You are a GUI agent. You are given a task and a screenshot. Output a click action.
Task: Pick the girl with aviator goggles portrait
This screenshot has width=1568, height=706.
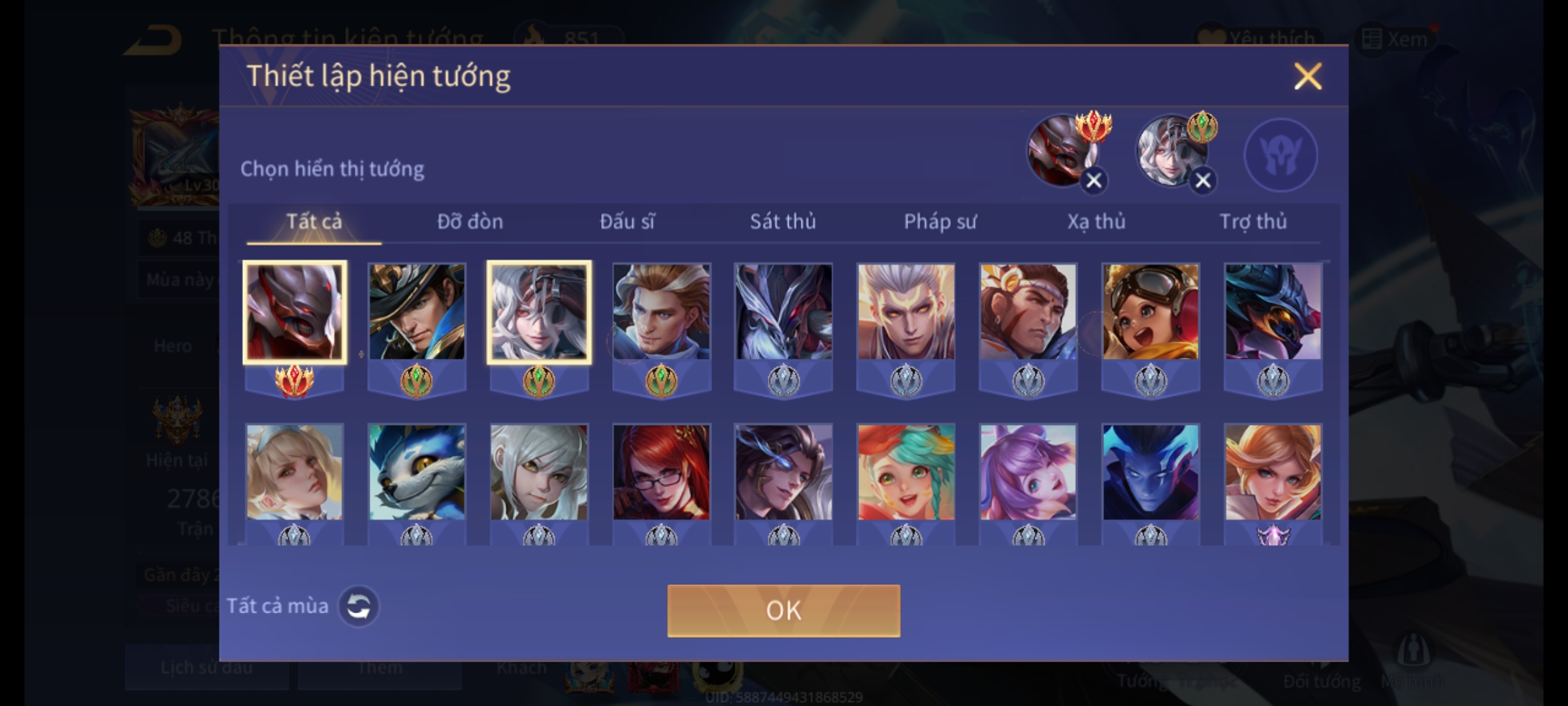(1151, 312)
